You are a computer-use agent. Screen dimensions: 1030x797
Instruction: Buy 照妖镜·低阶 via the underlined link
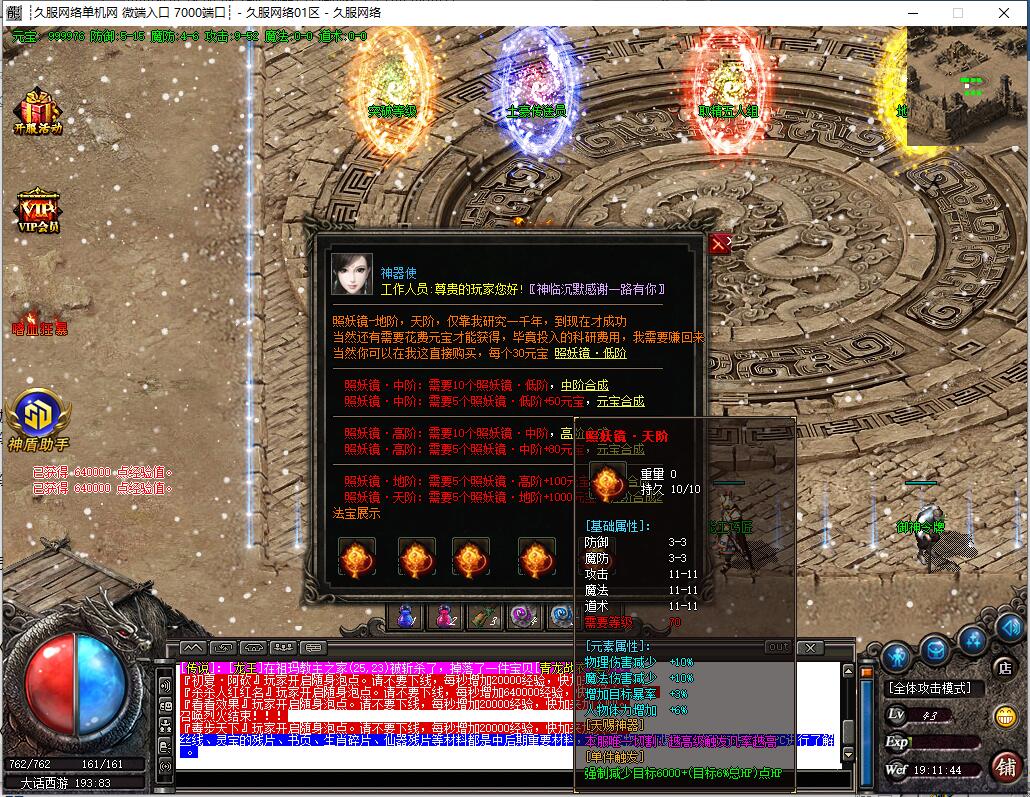click(590, 353)
